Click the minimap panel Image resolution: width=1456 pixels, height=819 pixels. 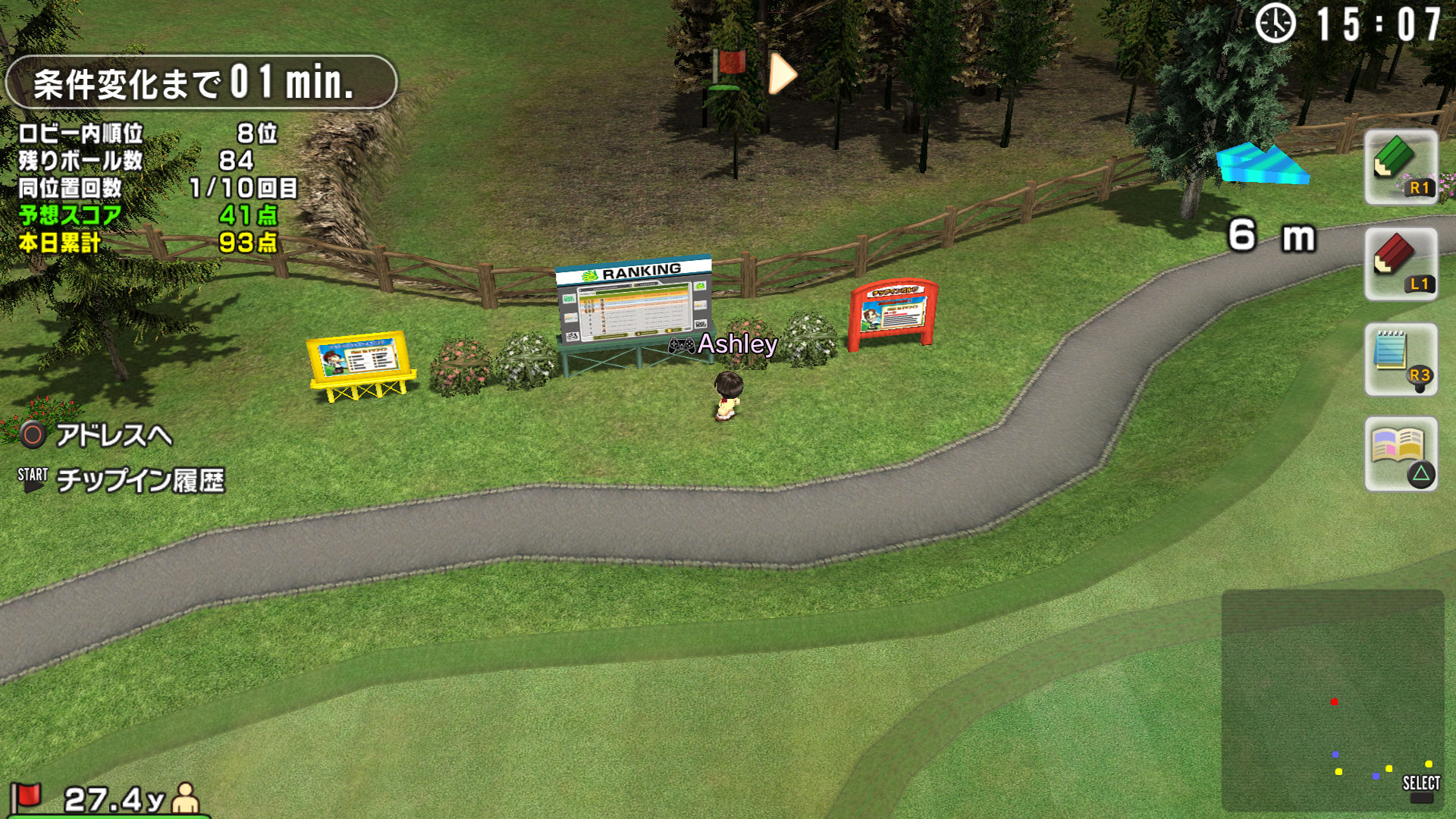point(1332,699)
